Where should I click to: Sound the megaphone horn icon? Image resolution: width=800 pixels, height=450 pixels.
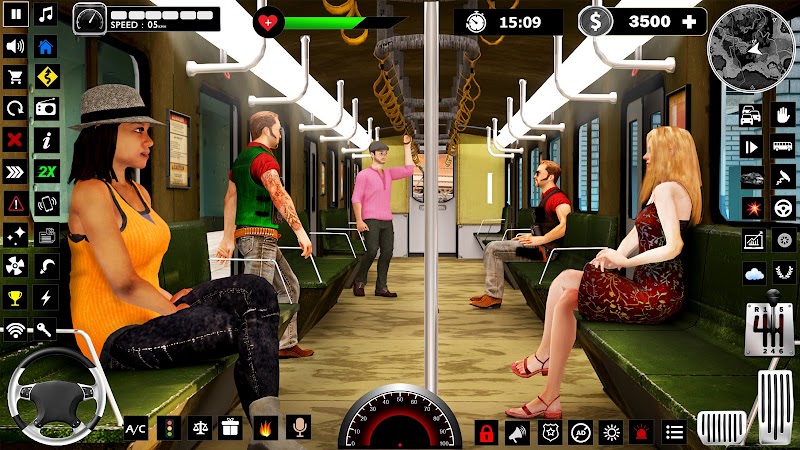click(517, 433)
